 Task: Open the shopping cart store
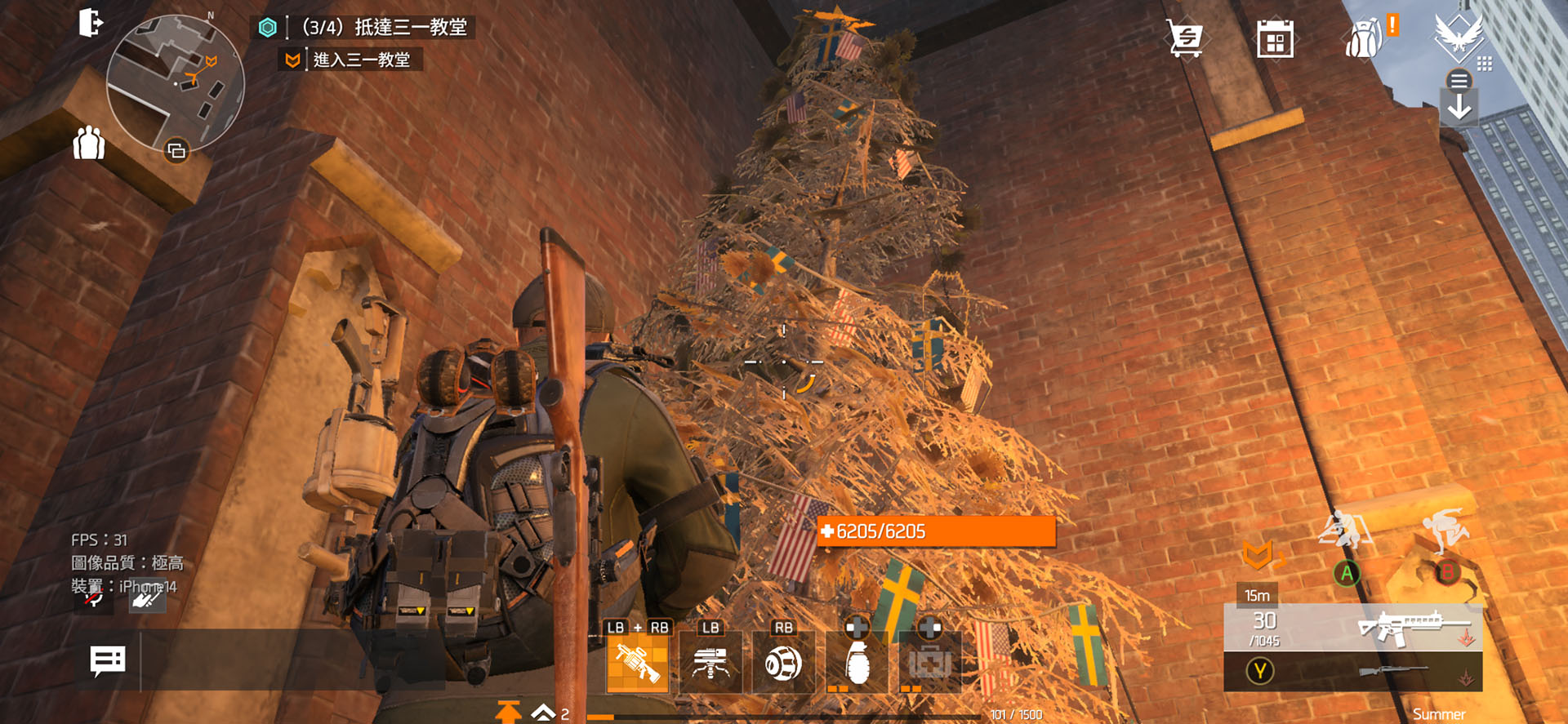click(x=1186, y=38)
